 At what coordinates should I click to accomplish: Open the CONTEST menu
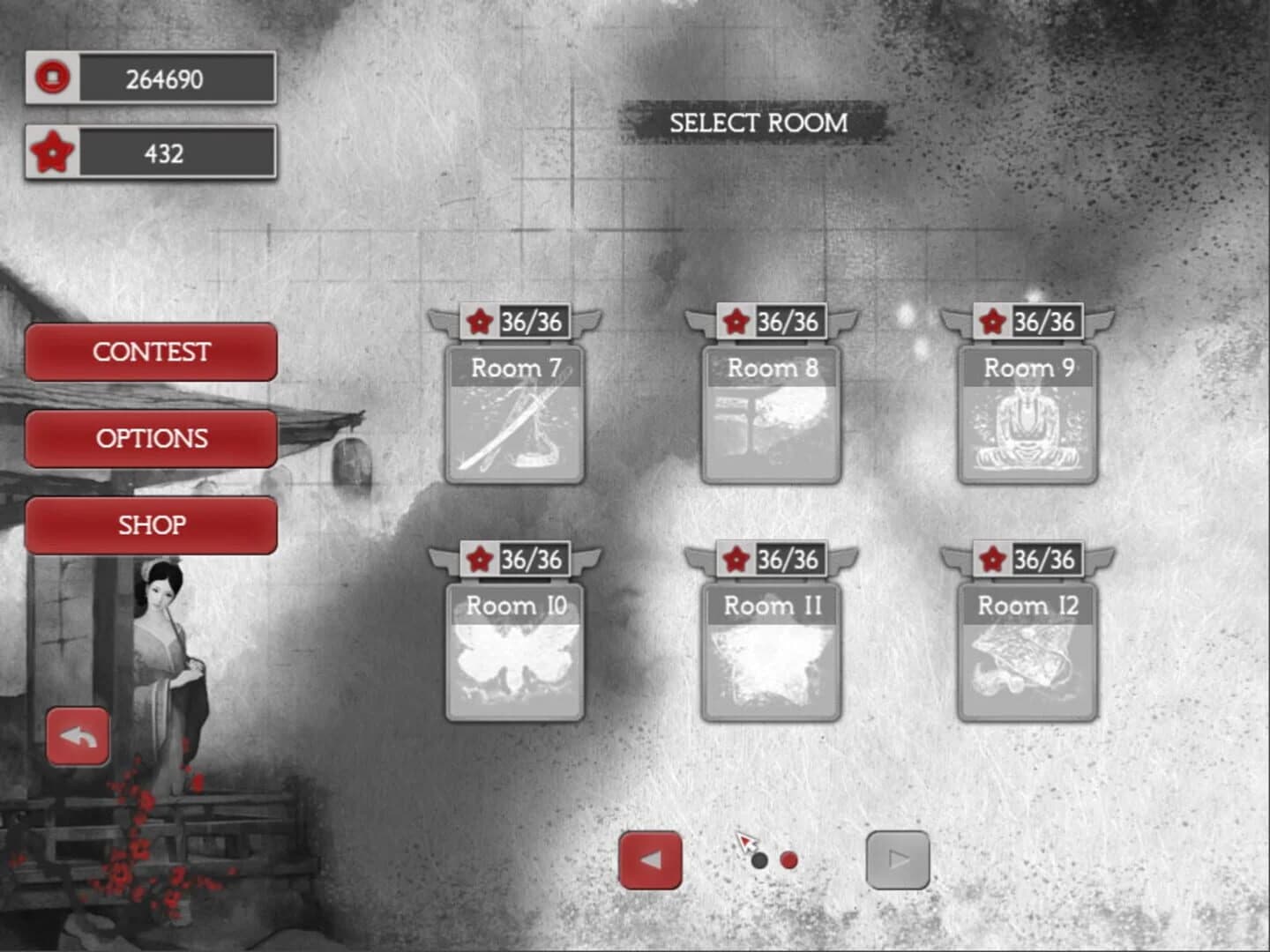click(151, 353)
